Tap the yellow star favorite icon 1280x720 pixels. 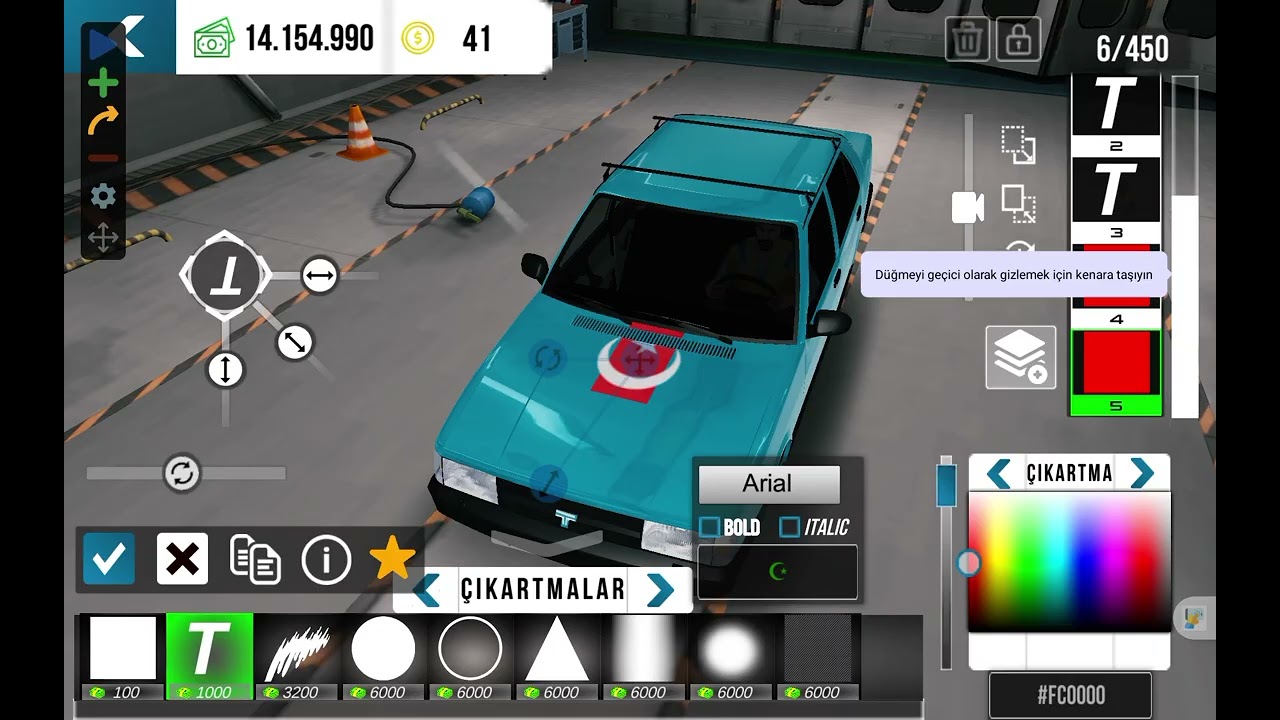point(392,558)
